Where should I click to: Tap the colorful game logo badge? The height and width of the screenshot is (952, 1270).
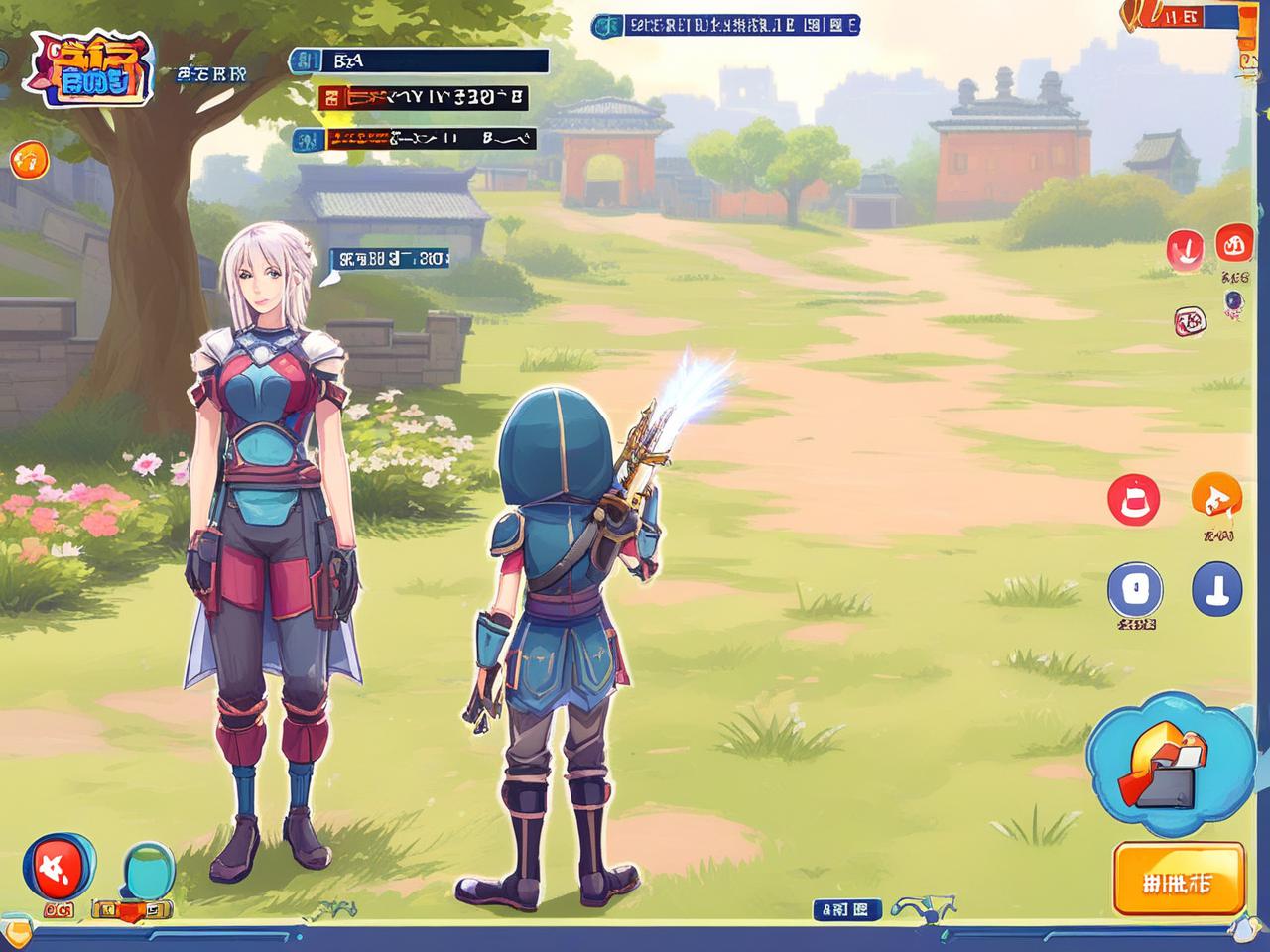click(92, 68)
